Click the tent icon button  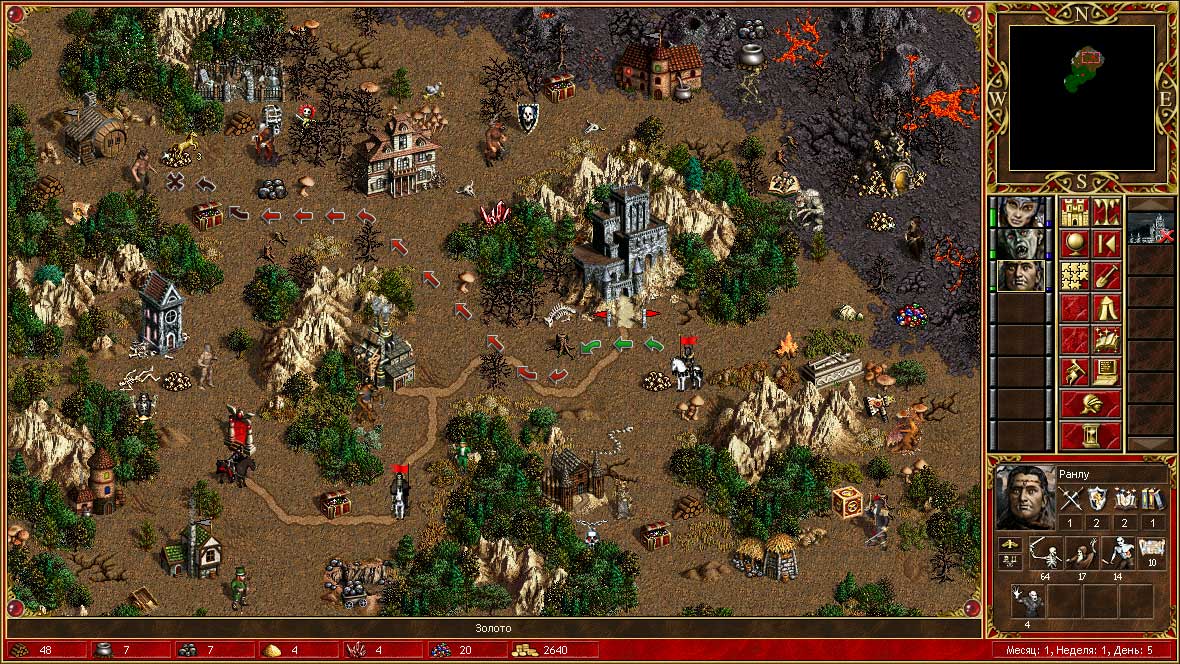coord(1106,307)
